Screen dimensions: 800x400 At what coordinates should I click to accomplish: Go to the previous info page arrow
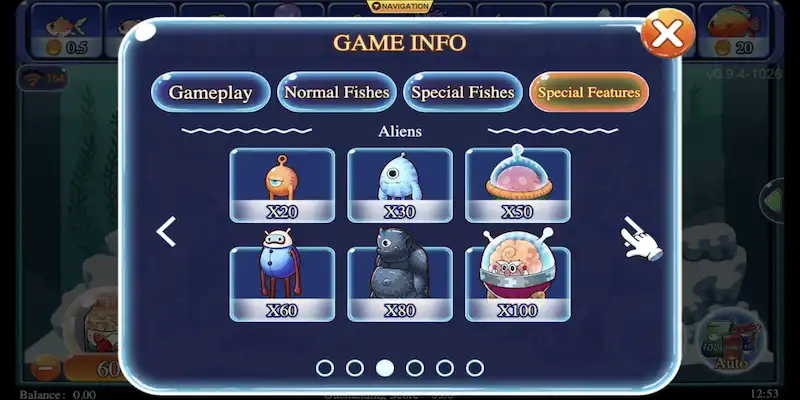[167, 232]
